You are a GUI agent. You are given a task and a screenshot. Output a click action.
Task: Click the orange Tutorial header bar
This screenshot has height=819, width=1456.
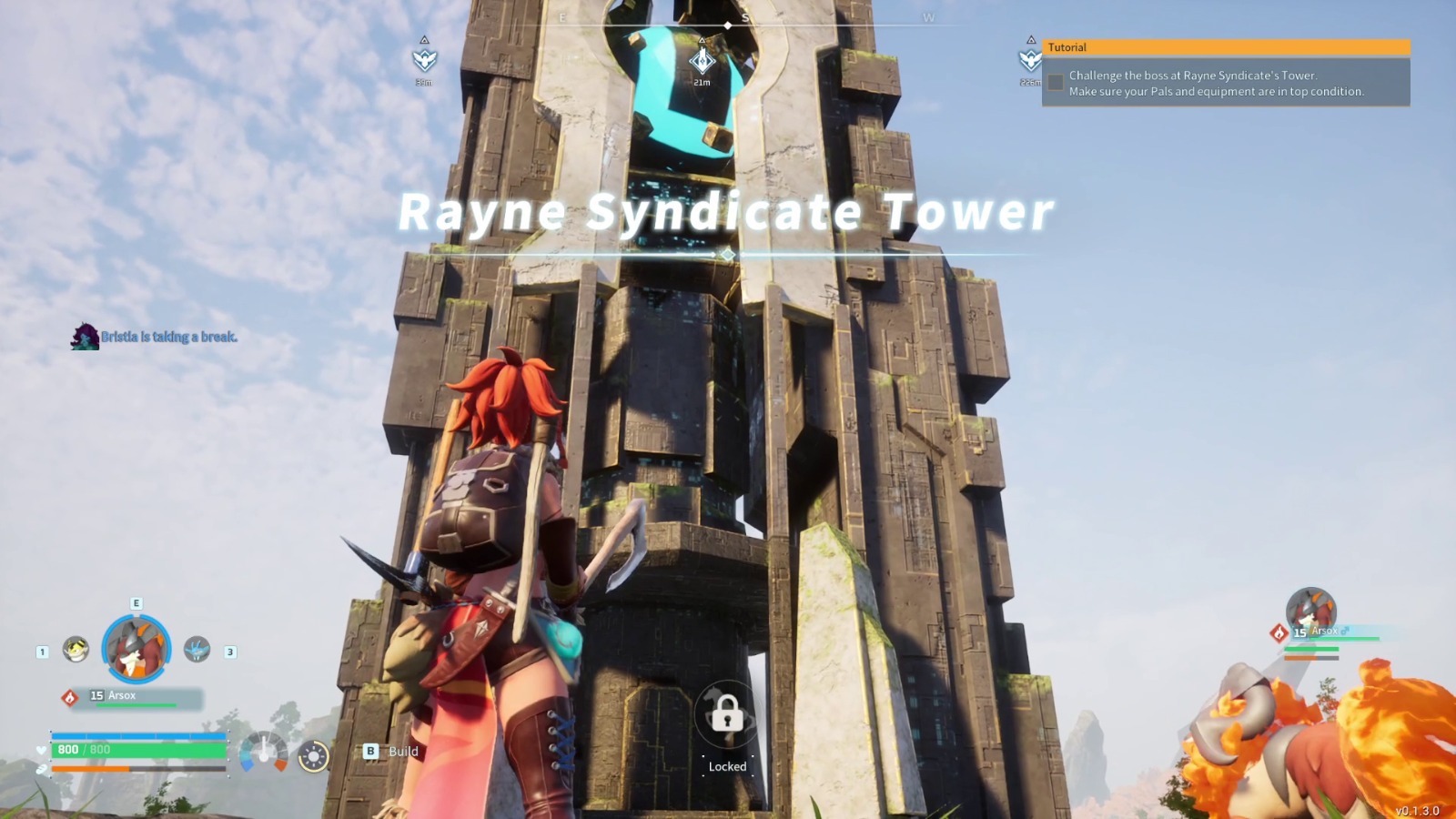tap(1224, 46)
